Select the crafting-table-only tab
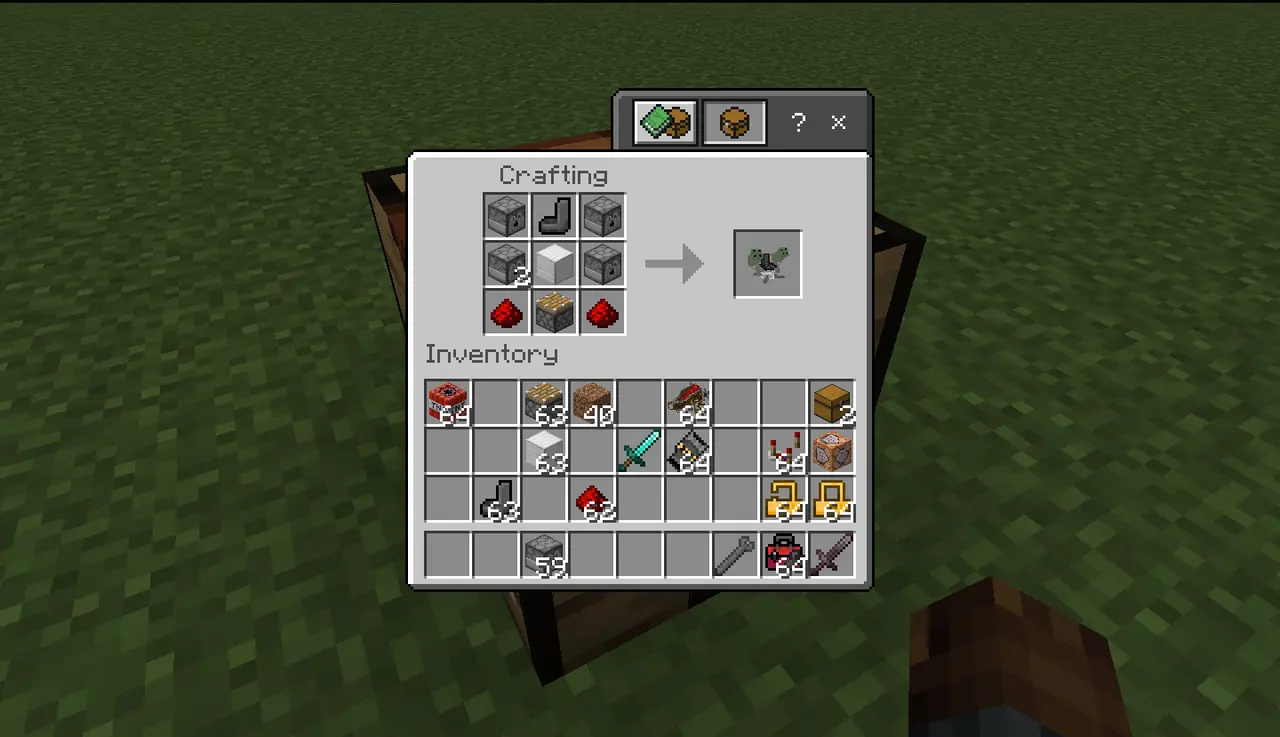This screenshot has width=1280, height=737. (734, 123)
